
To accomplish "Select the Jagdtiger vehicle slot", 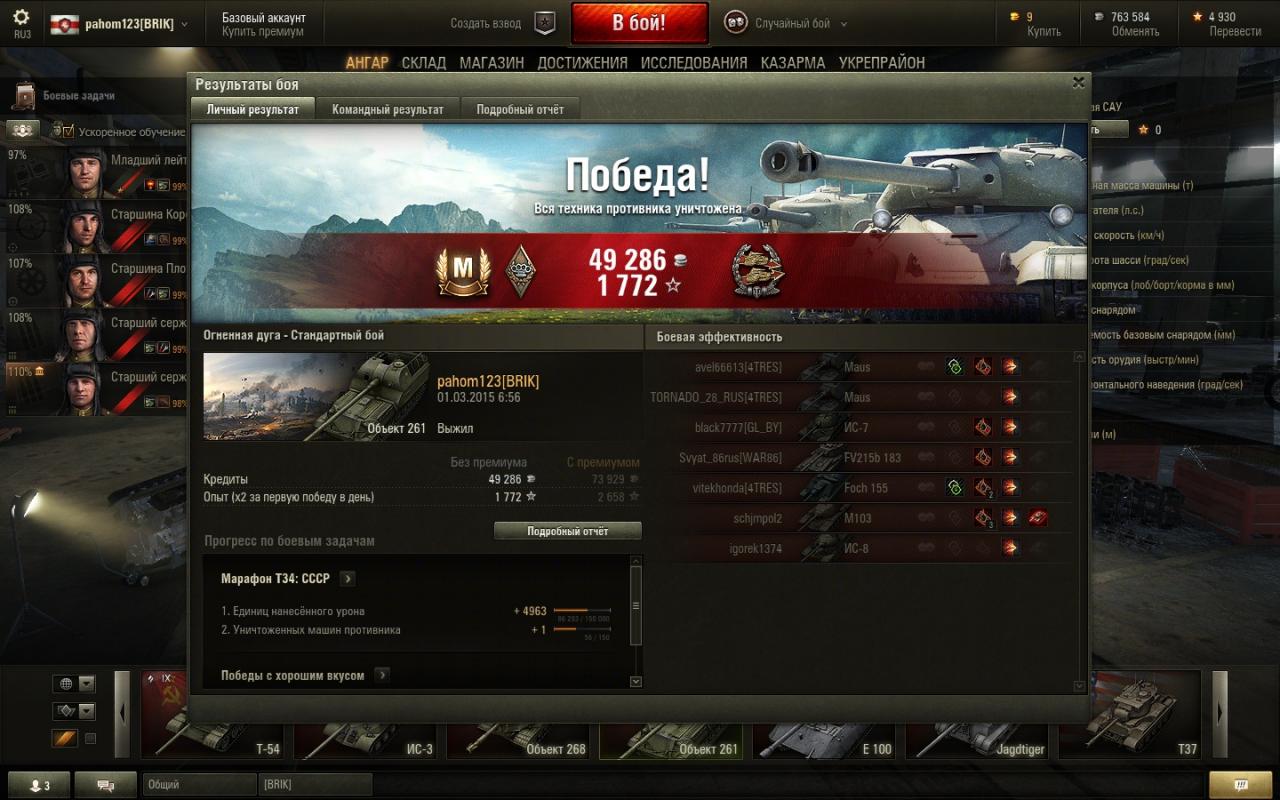I will click(978, 714).
